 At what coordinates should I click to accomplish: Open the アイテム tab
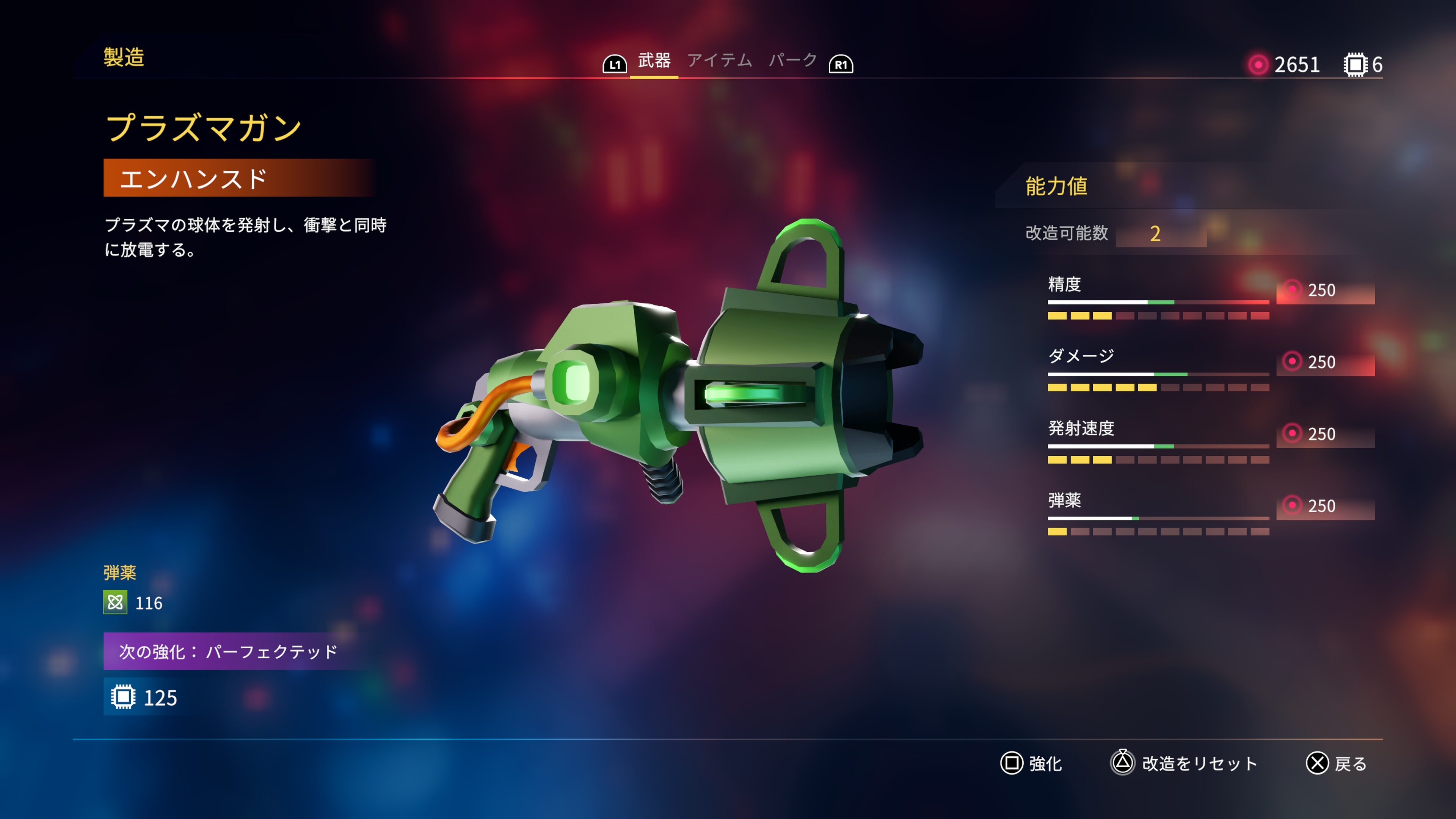click(719, 61)
